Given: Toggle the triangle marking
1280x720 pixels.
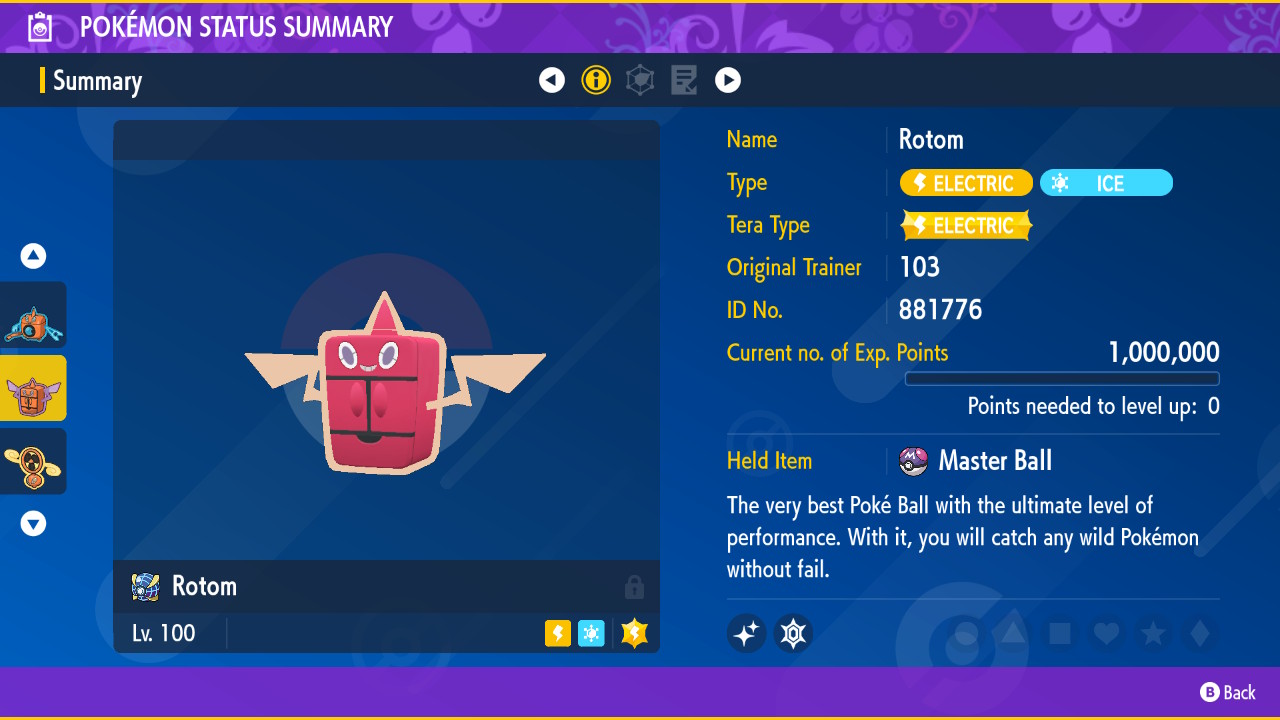Looking at the screenshot, I should (1013, 633).
